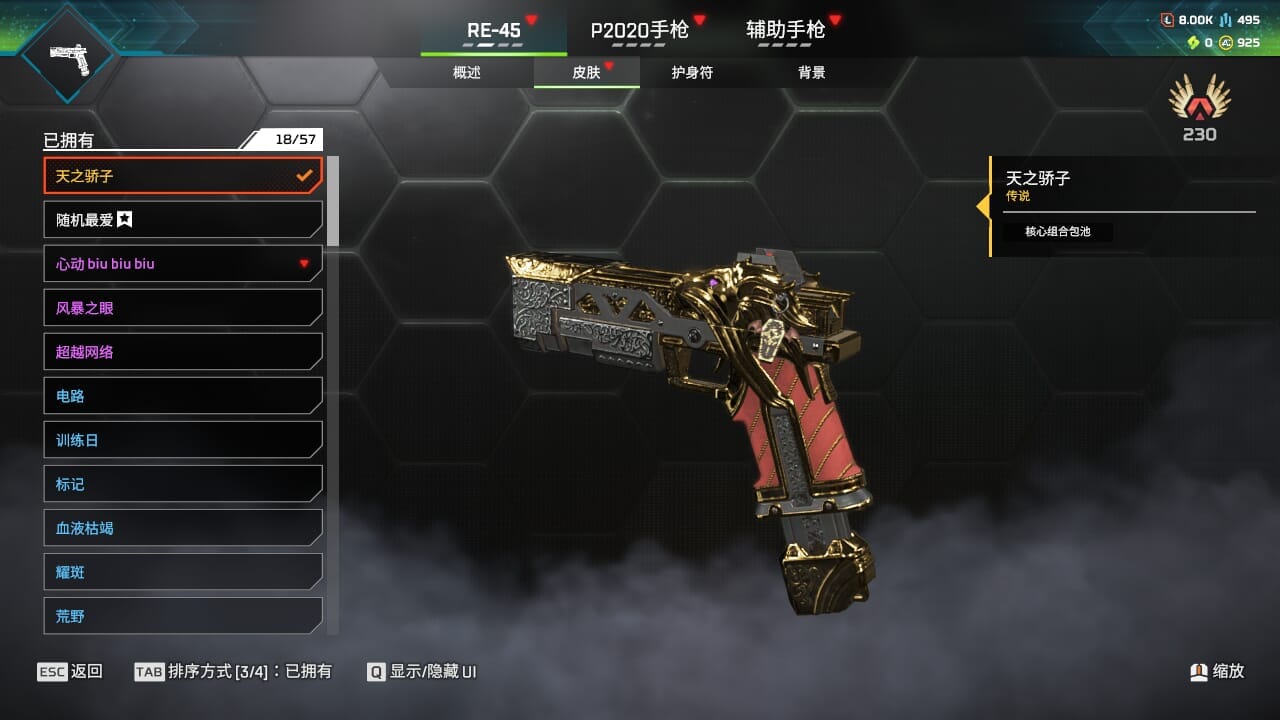This screenshot has width=1280, height=720.
Task: Click the skin list scrollbar
Action: pos(333,201)
